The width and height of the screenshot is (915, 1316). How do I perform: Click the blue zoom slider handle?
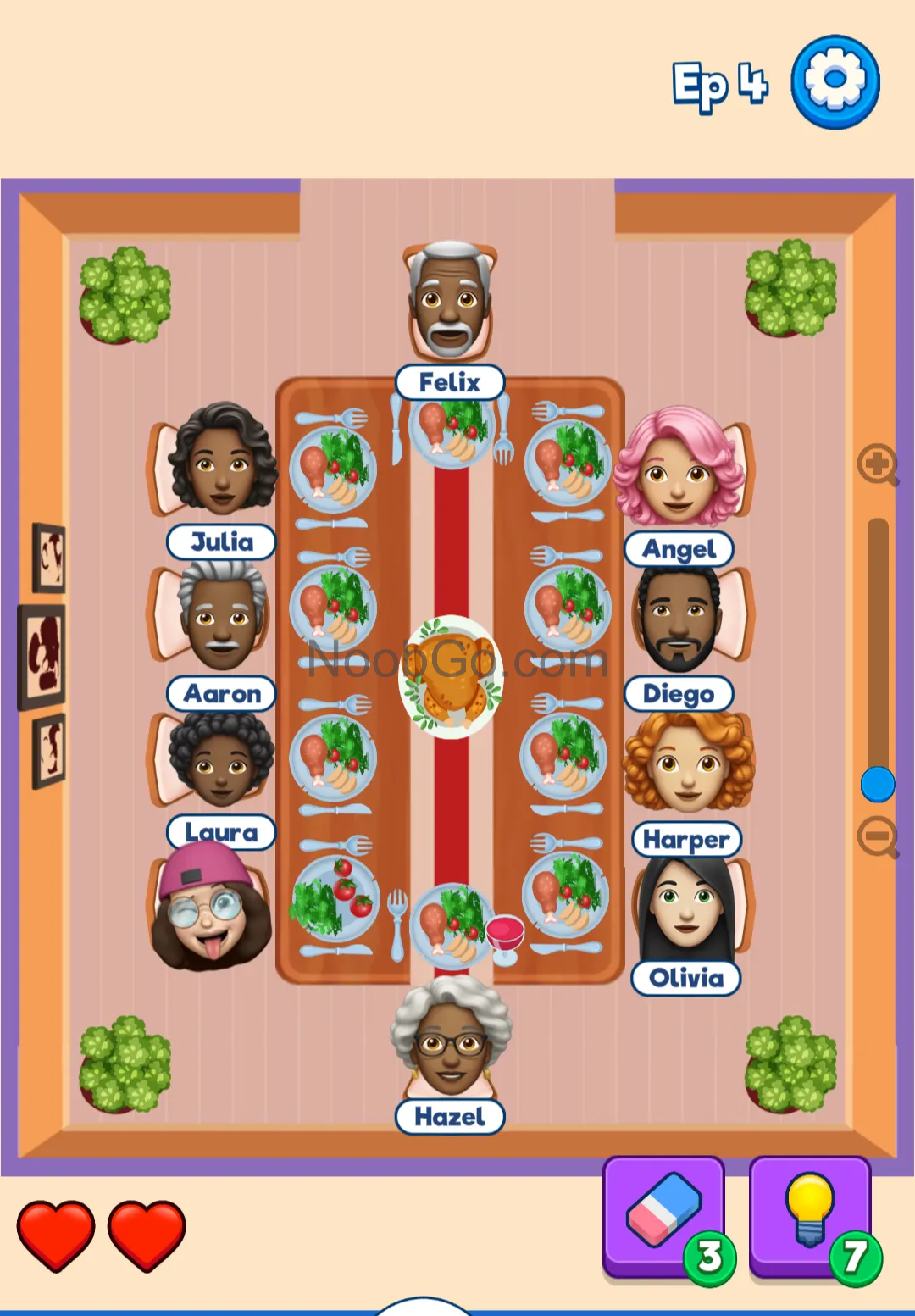[878, 784]
